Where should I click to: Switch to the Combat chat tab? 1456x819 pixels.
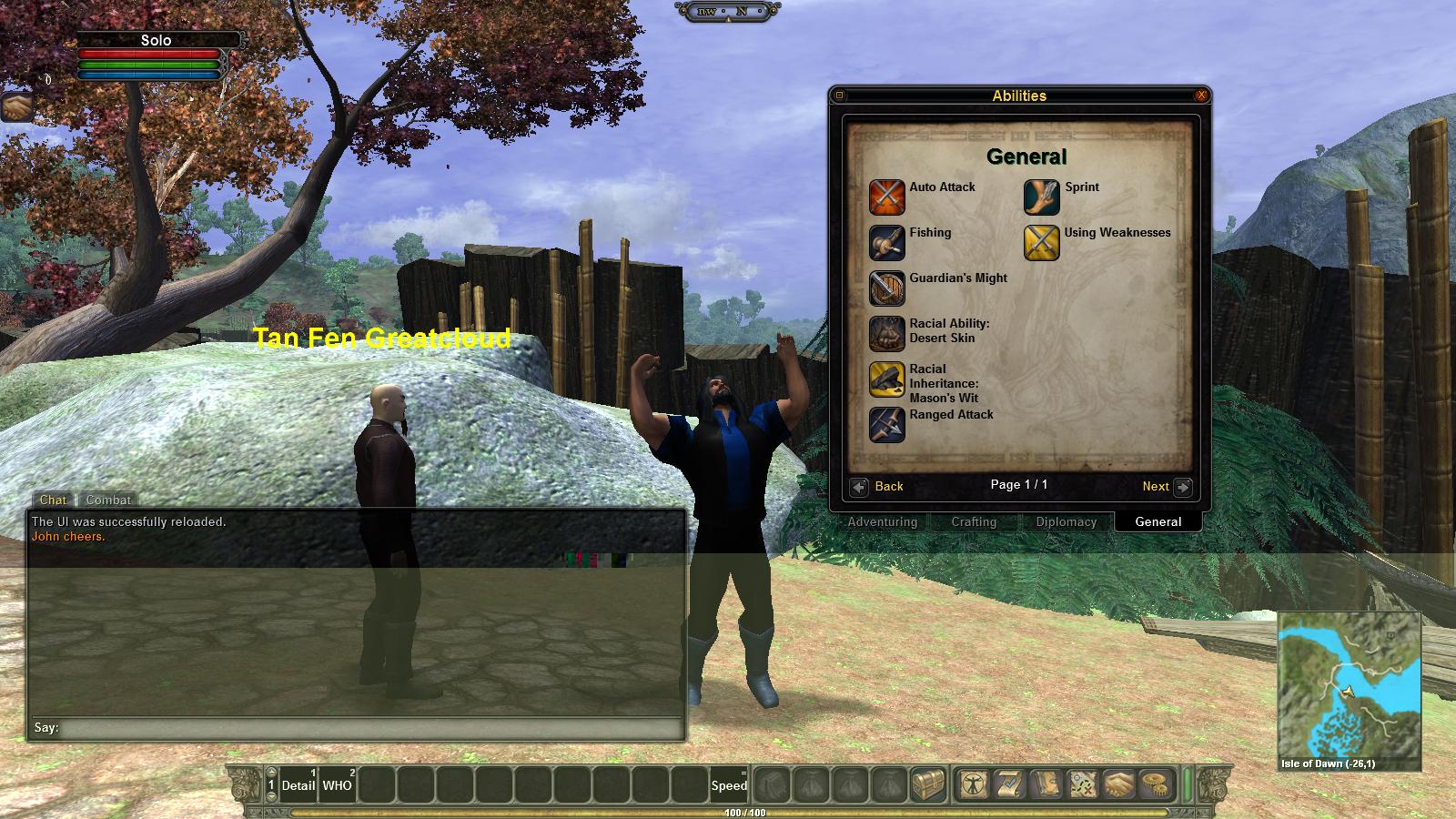tap(108, 500)
